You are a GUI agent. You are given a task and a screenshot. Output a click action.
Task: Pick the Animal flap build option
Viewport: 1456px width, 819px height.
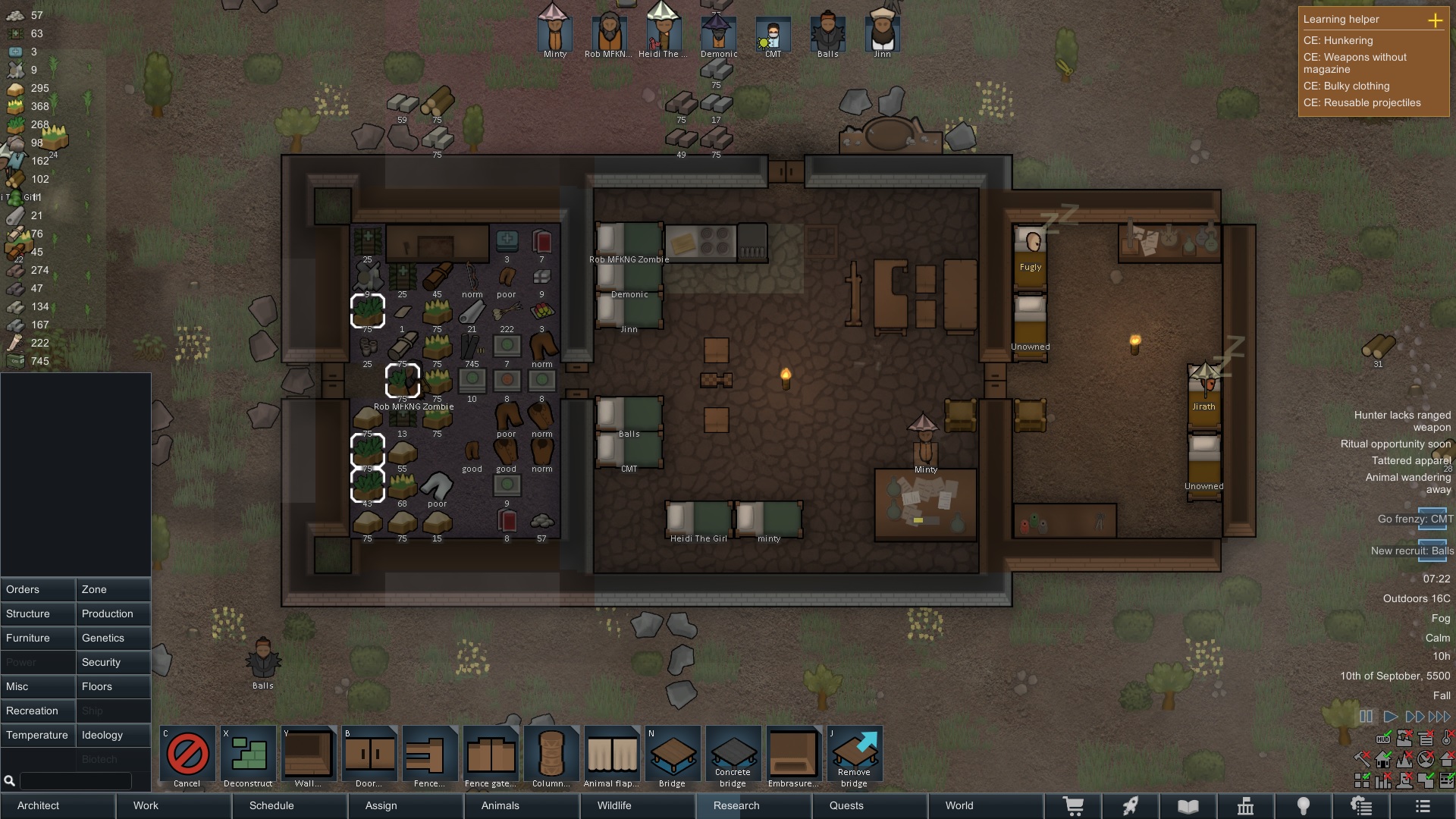[611, 756]
